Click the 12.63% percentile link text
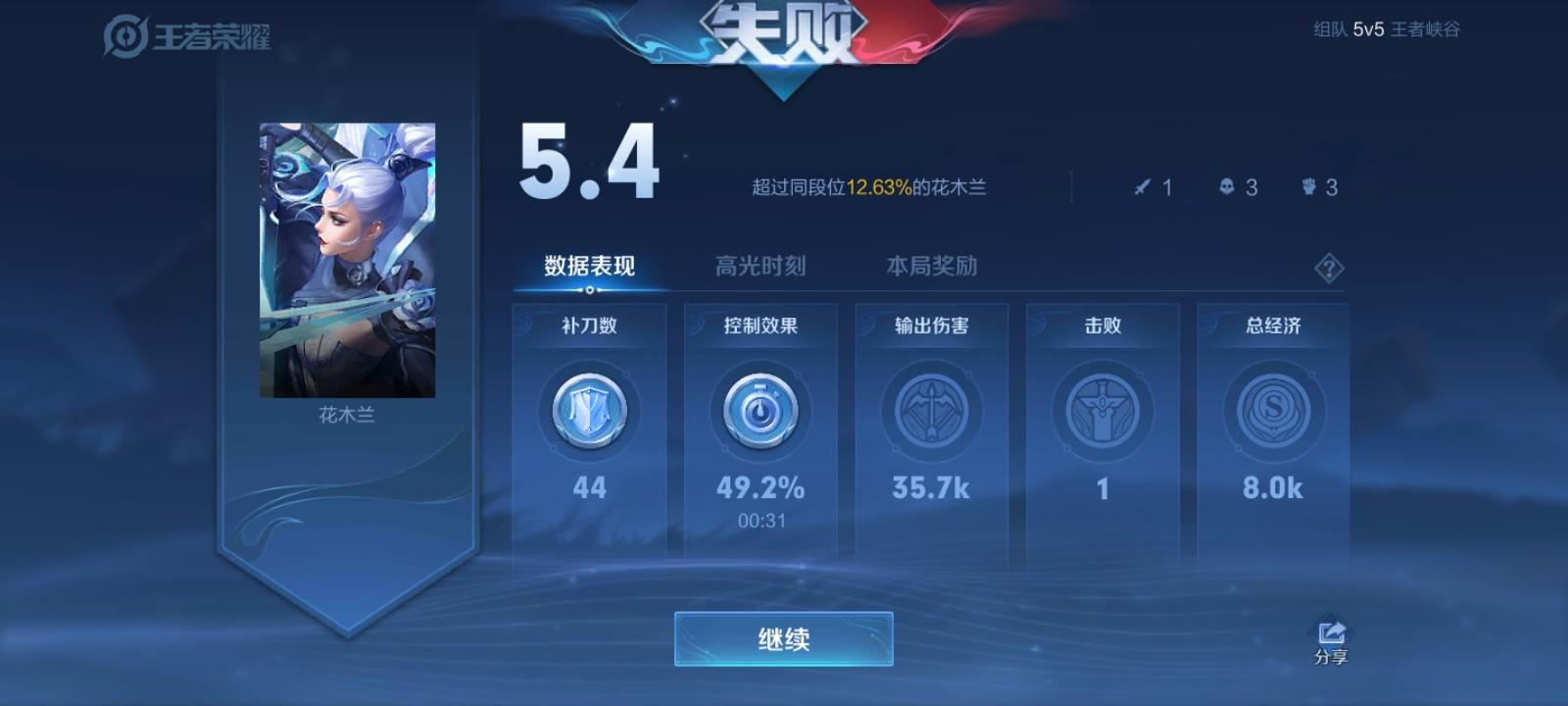This screenshot has height=706, width=1568. tap(872, 185)
